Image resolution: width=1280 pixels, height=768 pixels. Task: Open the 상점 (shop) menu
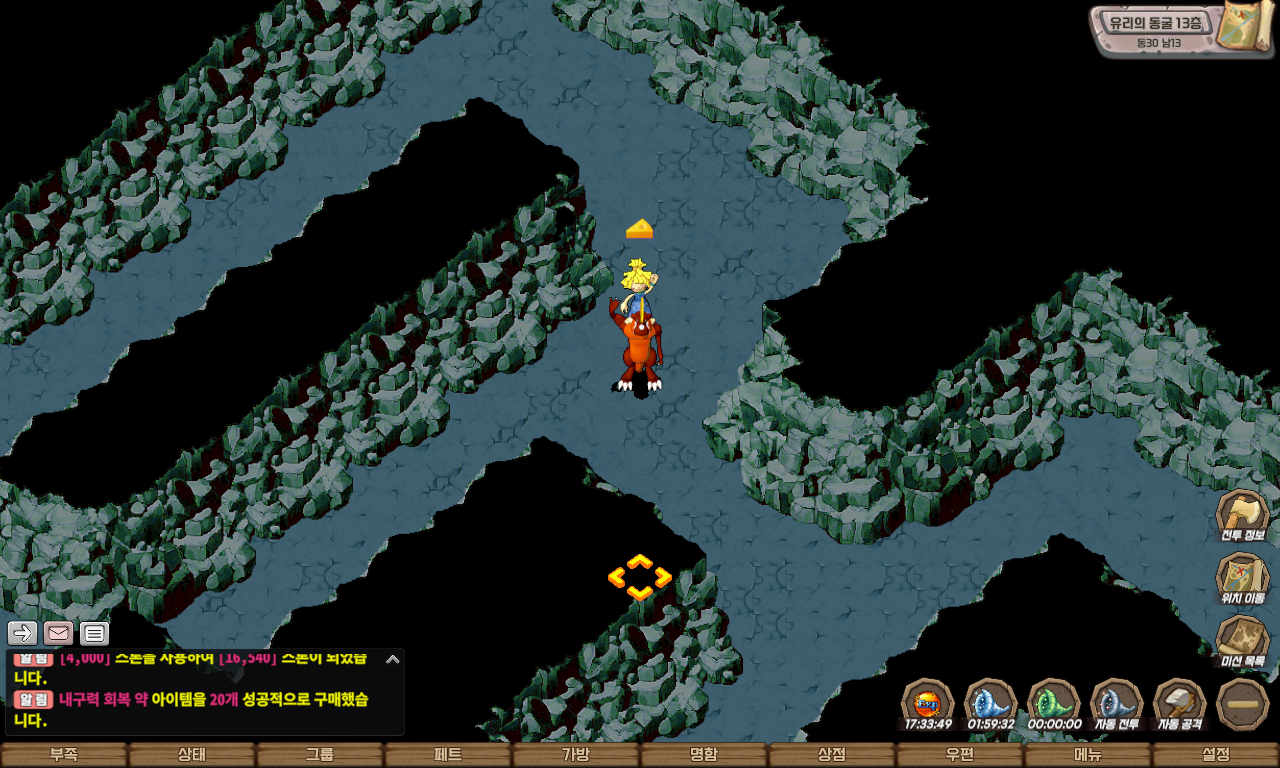click(x=832, y=755)
